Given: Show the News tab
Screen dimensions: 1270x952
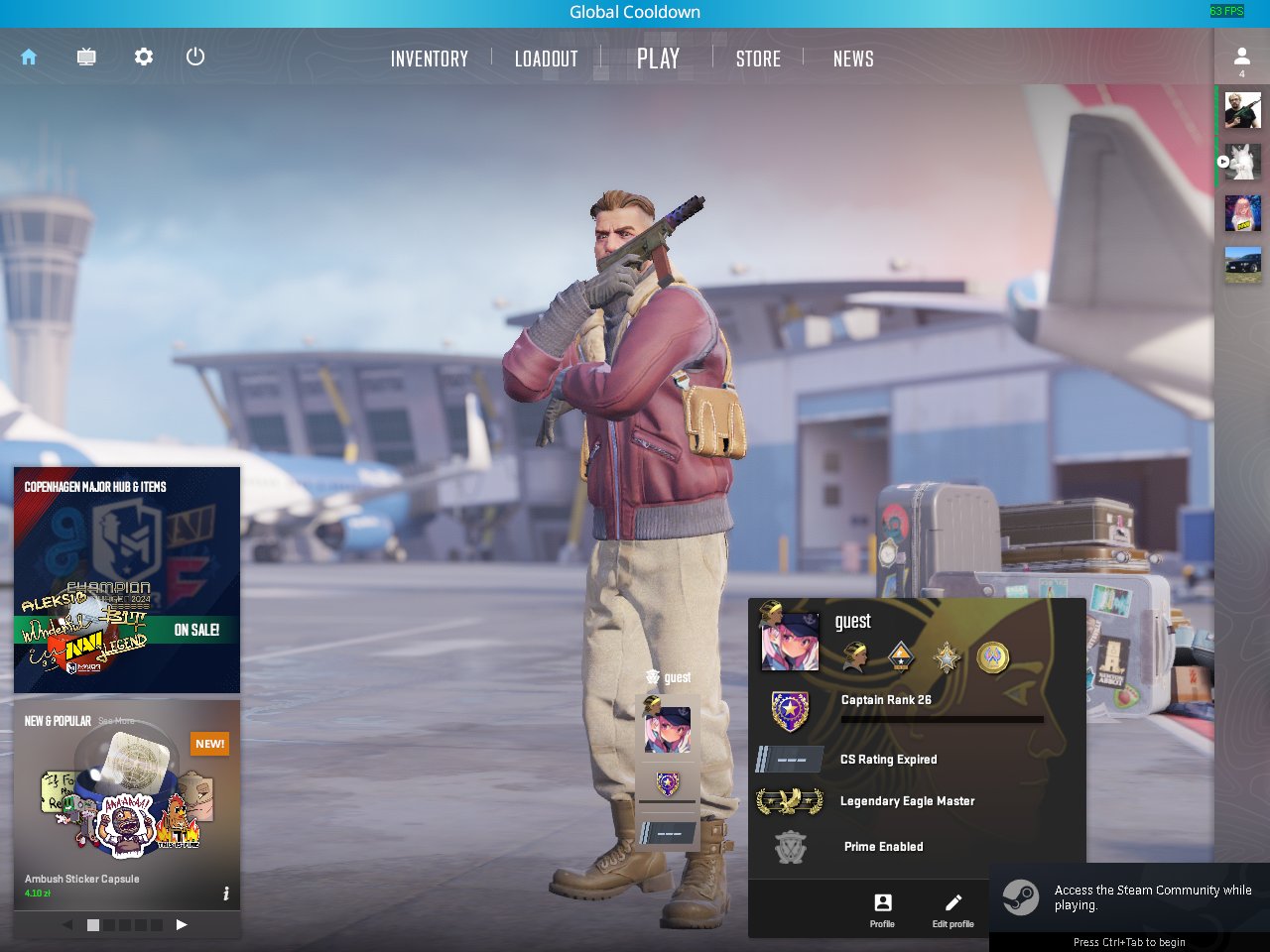Looking at the screenshot, I should point(853,59).
